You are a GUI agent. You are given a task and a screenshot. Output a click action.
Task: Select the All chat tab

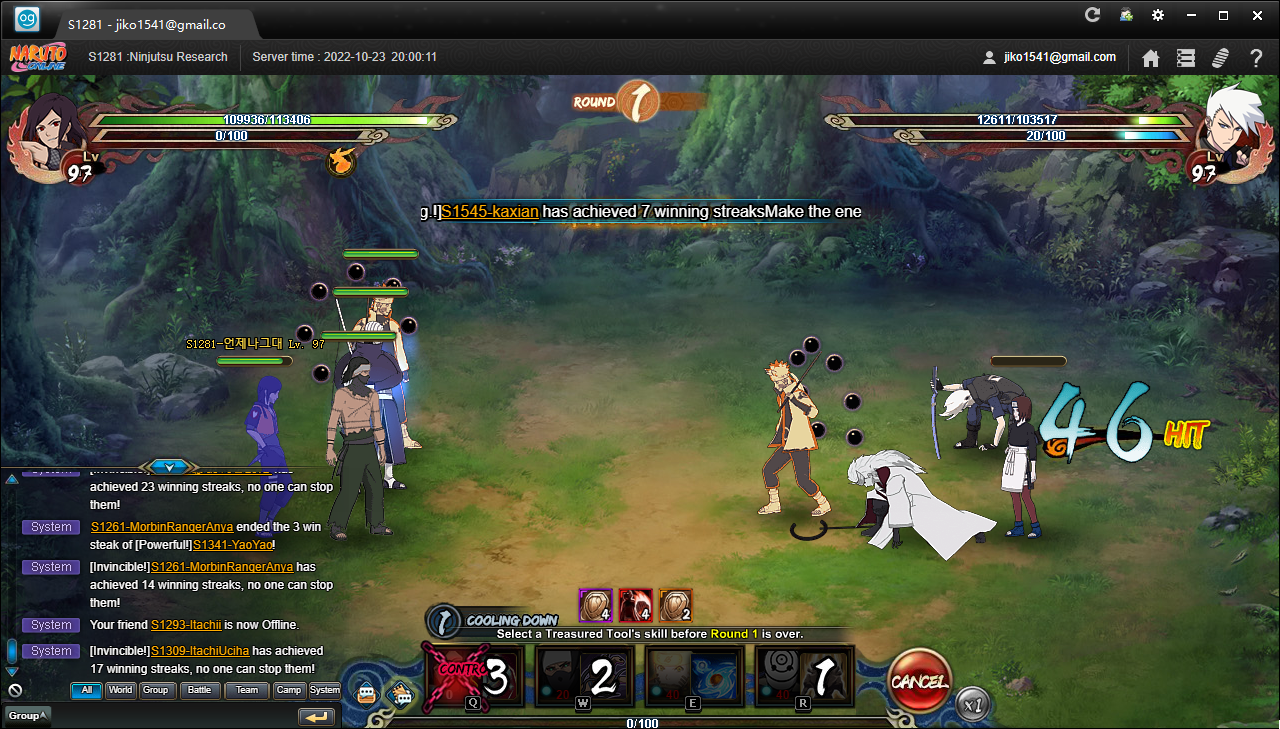click(86, 690)
